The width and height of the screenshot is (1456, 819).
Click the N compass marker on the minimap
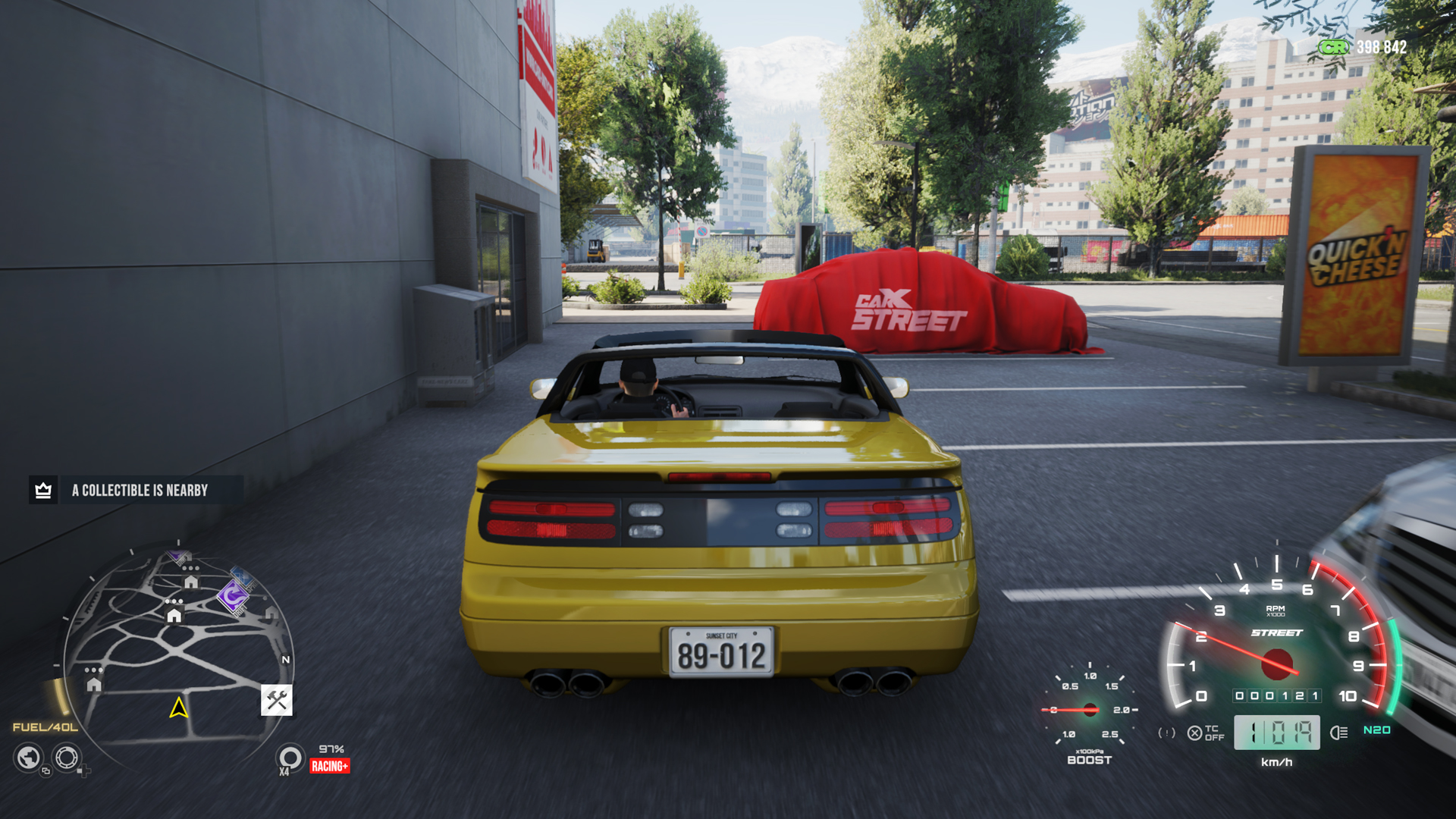click(286, 660)
